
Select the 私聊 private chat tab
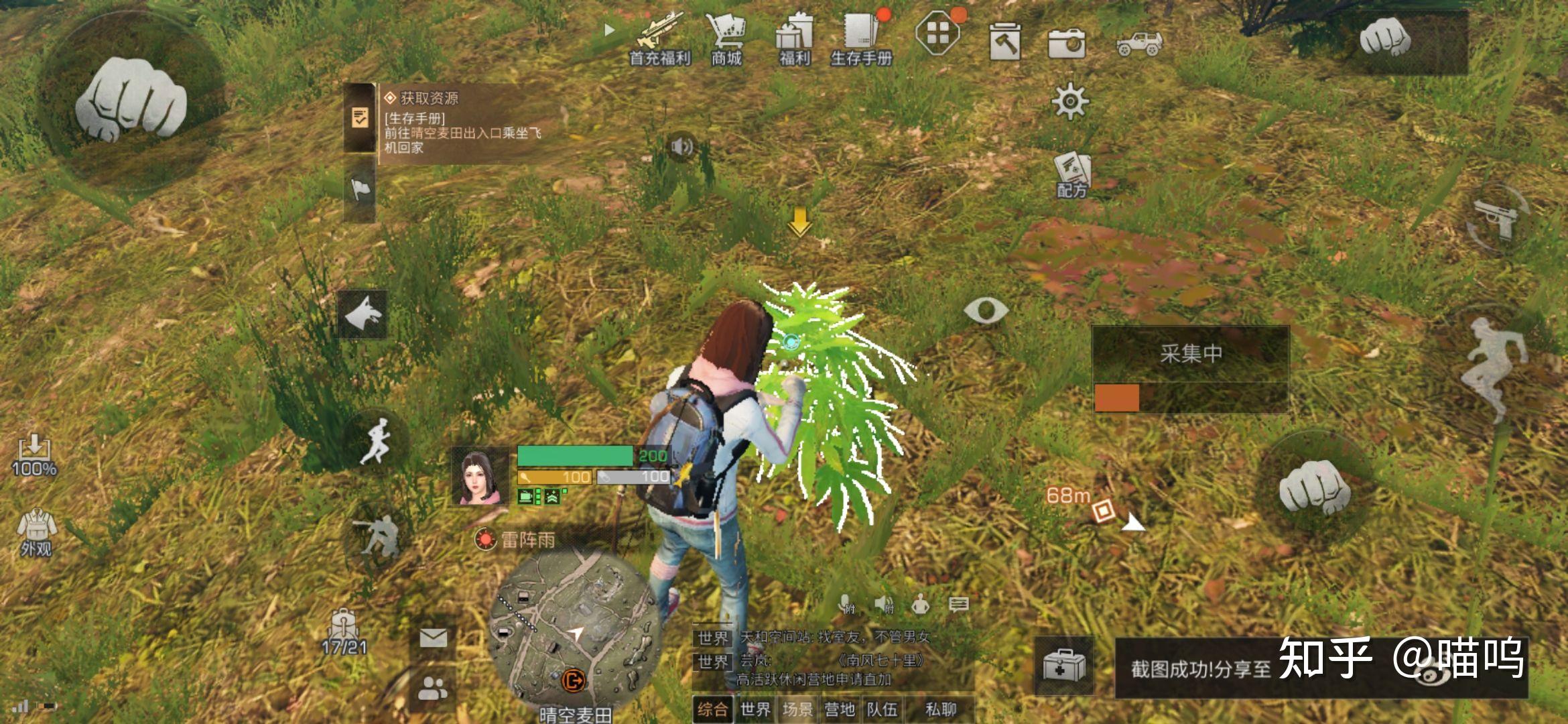tap(941, 709)
